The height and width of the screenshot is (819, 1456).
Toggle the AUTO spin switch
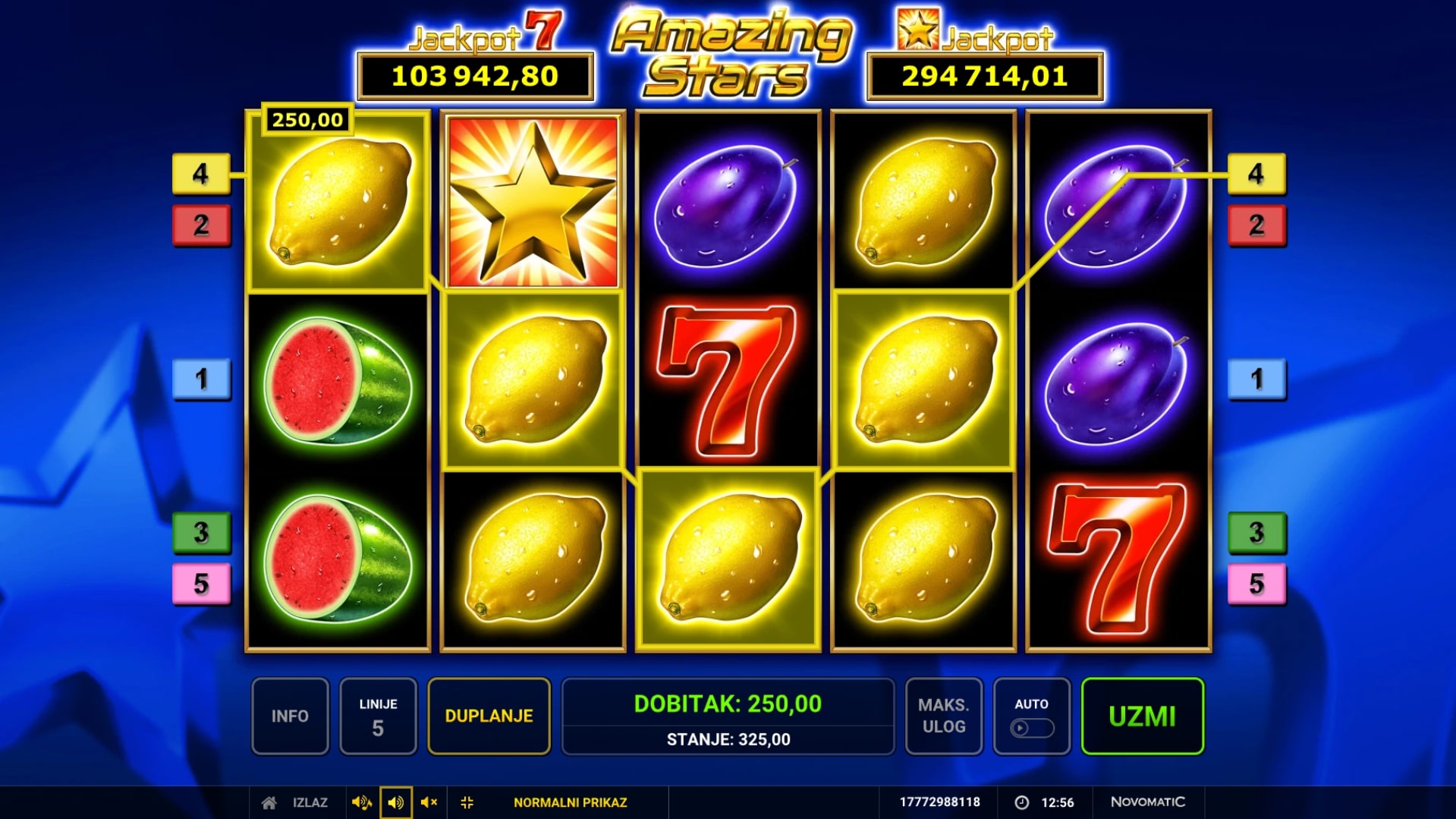click(1031, 728)
